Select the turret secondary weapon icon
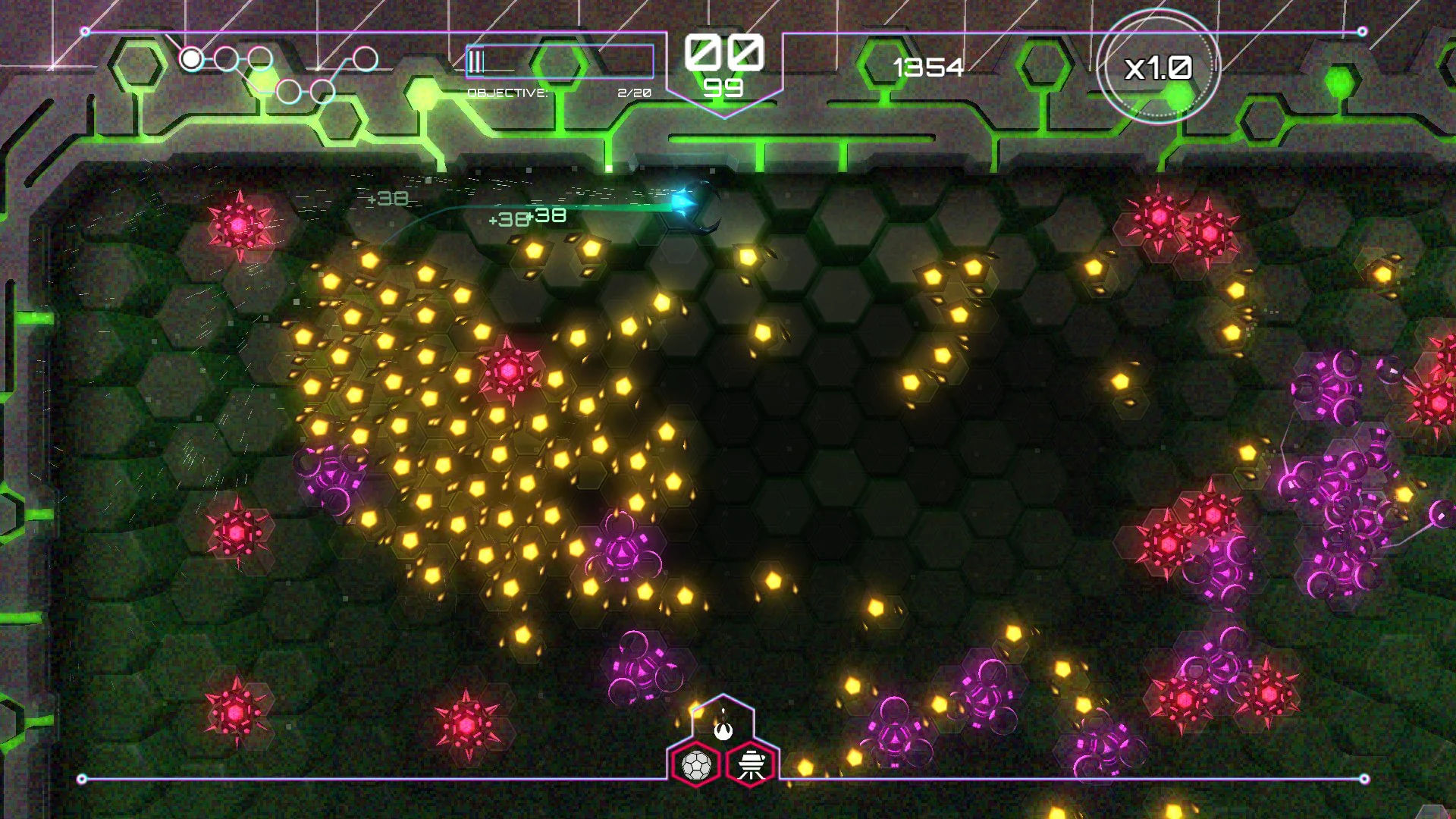This screenshot has width=1456, height=819. (x=750, y=766)
